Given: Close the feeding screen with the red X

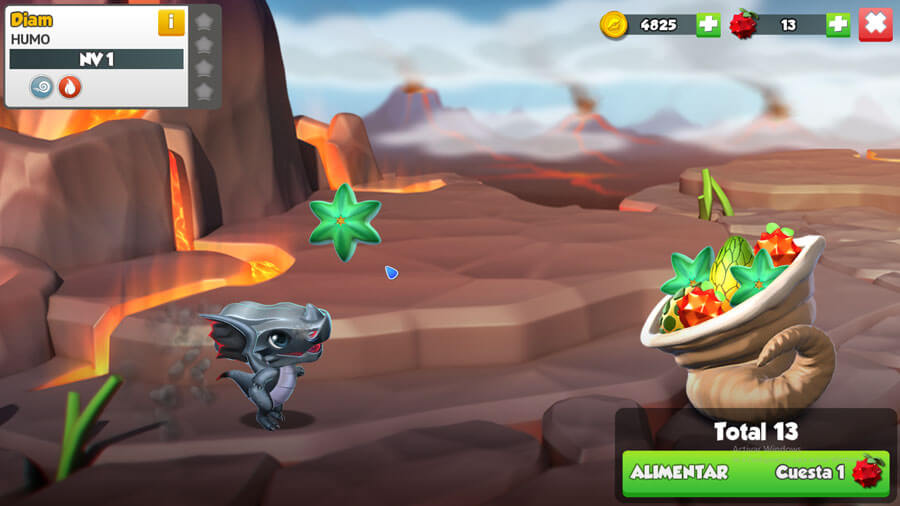Looking at the screenshot, I should (875, 24).
